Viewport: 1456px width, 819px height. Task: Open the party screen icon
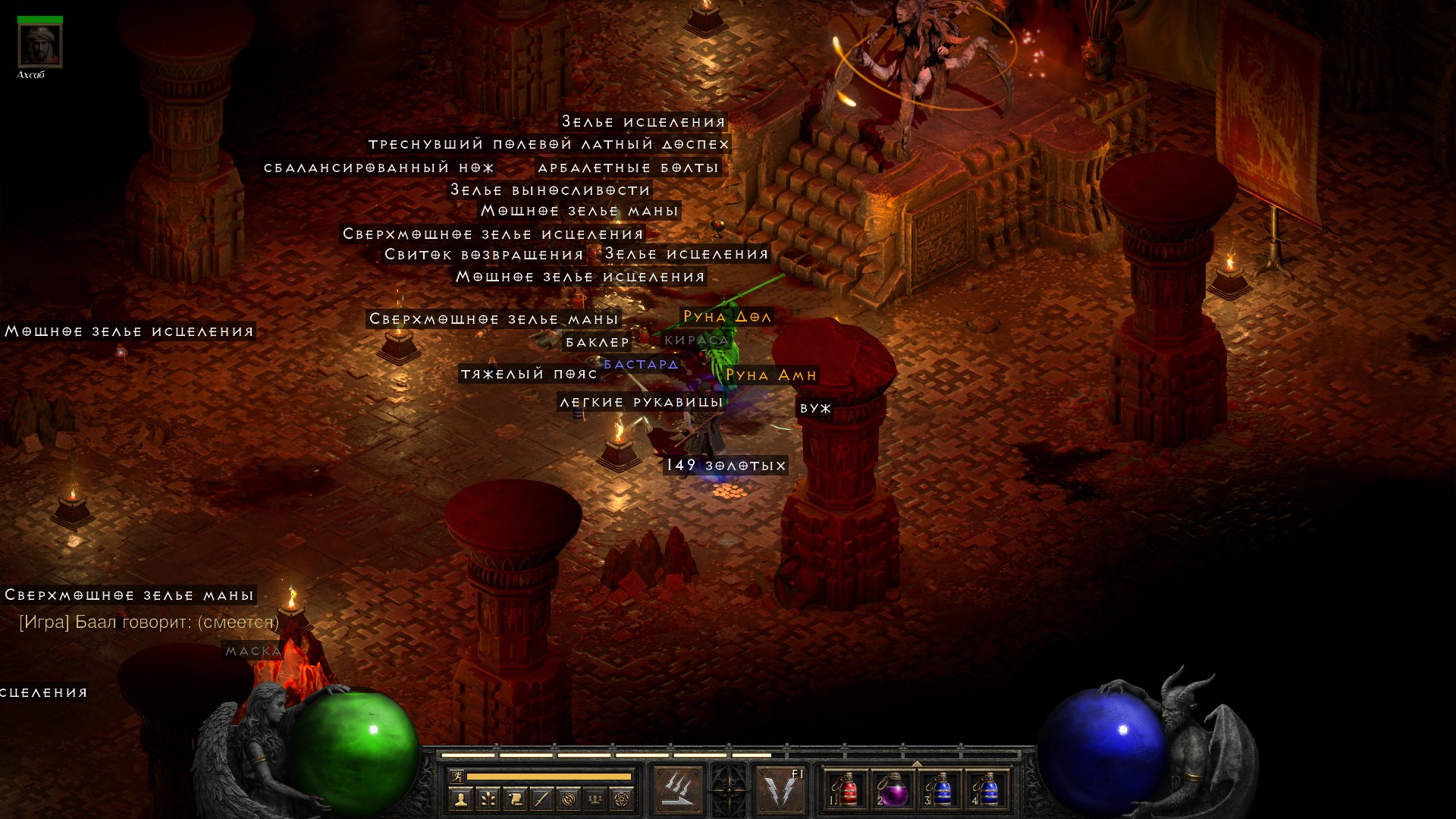596,799
